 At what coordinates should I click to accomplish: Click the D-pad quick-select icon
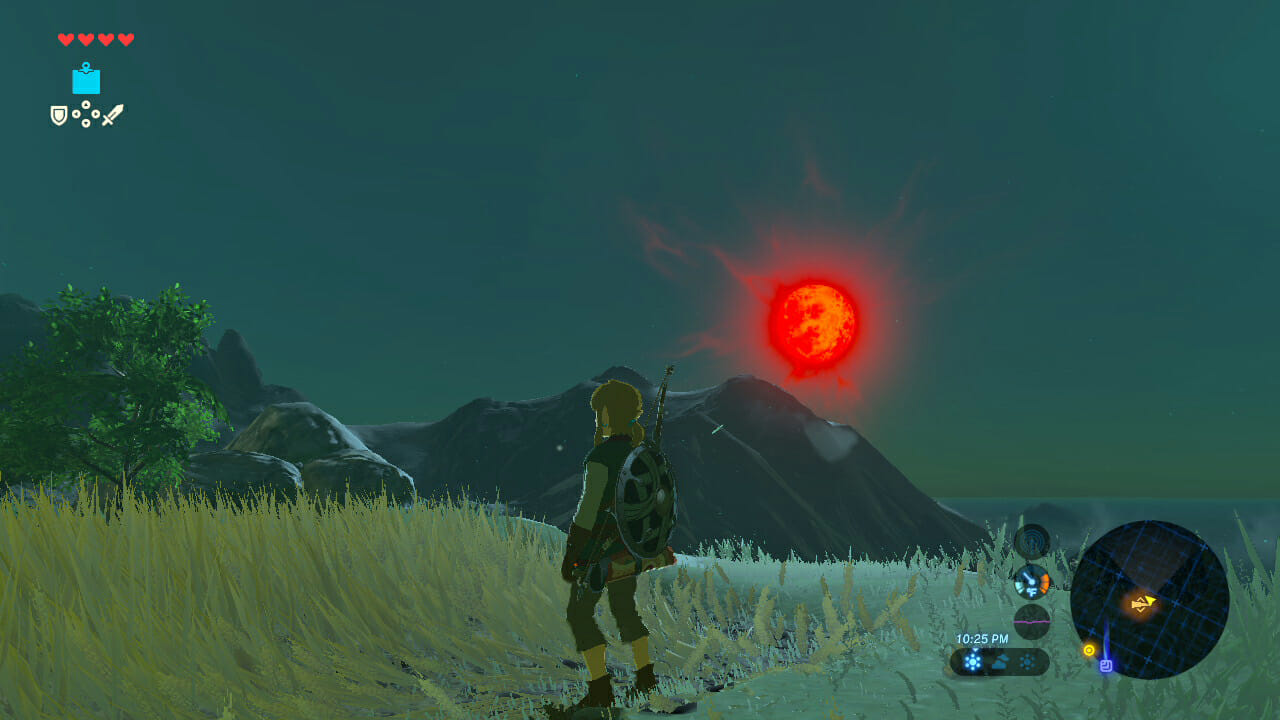point(86,113)
